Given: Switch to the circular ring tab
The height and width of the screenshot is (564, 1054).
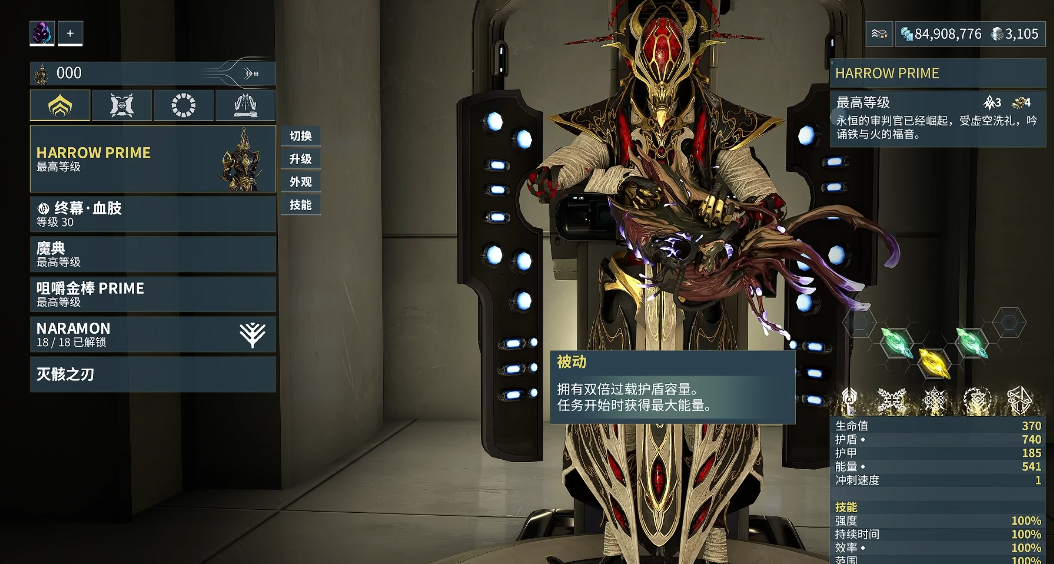Looking at the screenshot, I should click(x=183, y=105).
